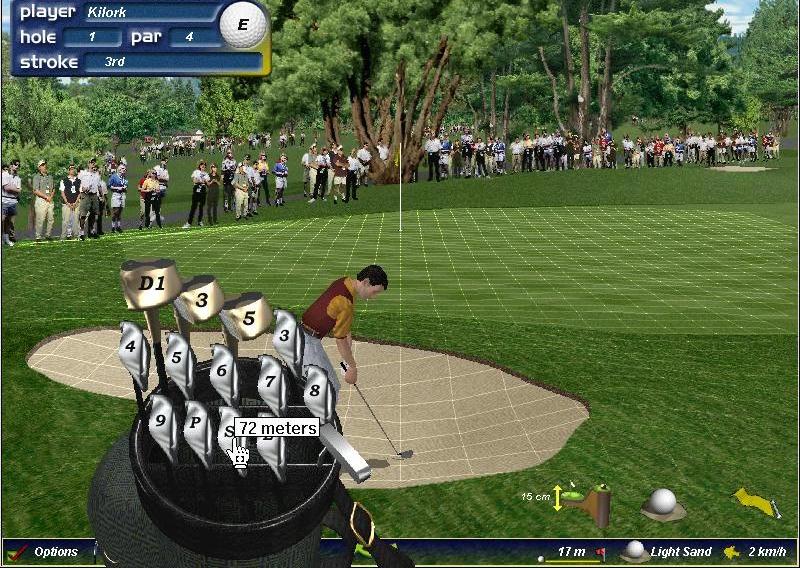
Task: Pick the gold 5 wood club
Action: tap(248, 317)
